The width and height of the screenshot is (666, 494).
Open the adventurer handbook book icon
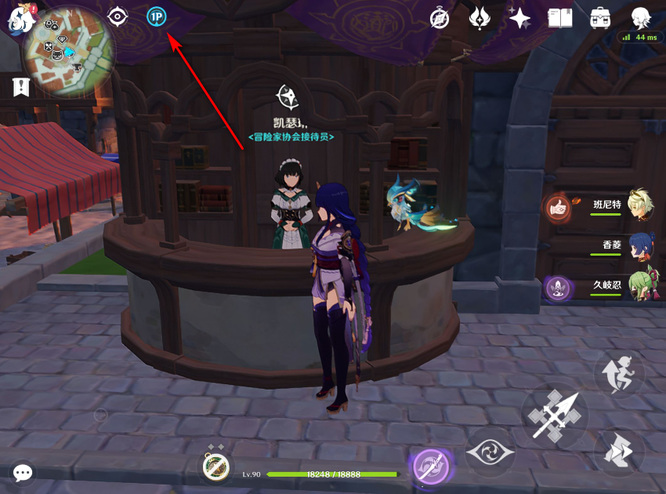pyautogui.click(x=560, y=18)
